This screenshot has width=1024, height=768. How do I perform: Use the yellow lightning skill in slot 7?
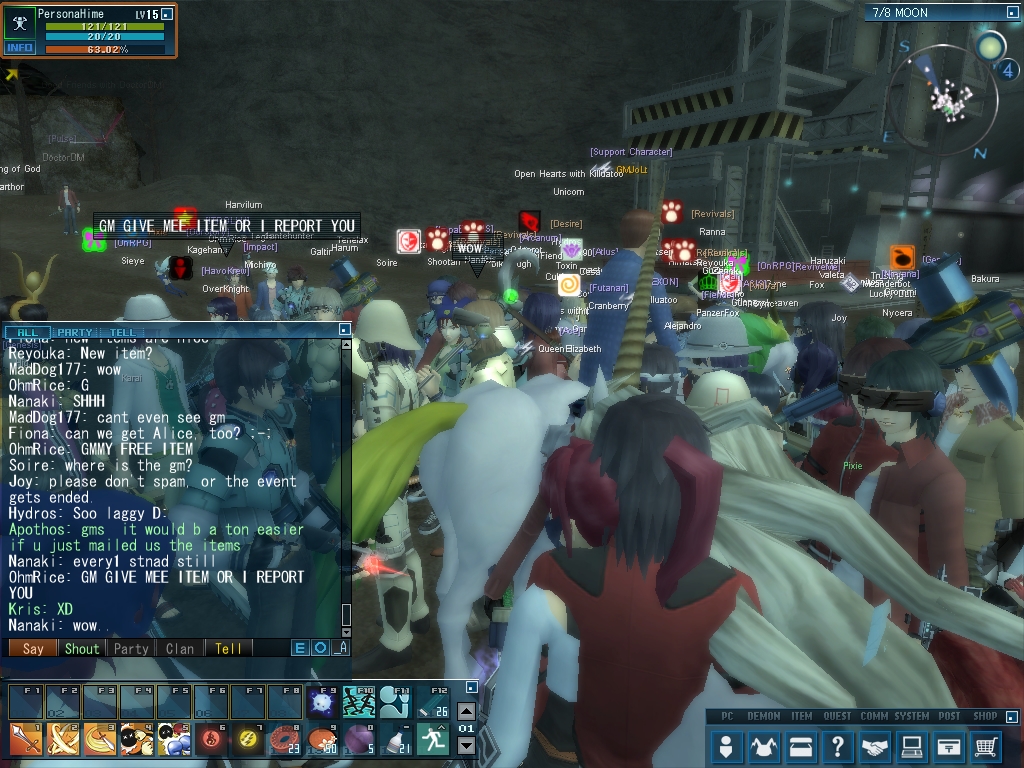(x=248, y=739)
